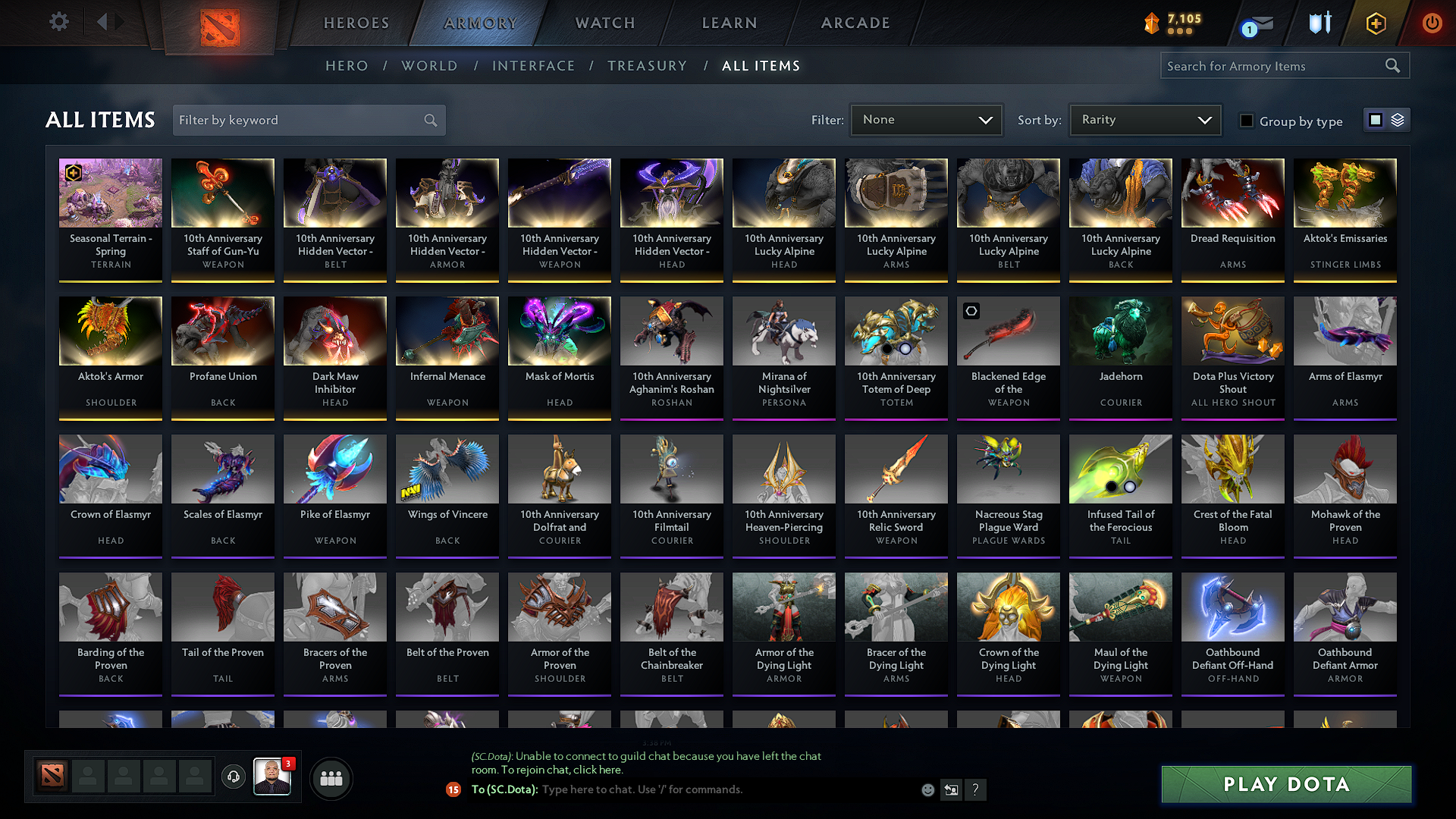Click the chat voice headset icon
Viewport: 1456px width, 819px height.
pyautogui.click(x=234, y=777)
